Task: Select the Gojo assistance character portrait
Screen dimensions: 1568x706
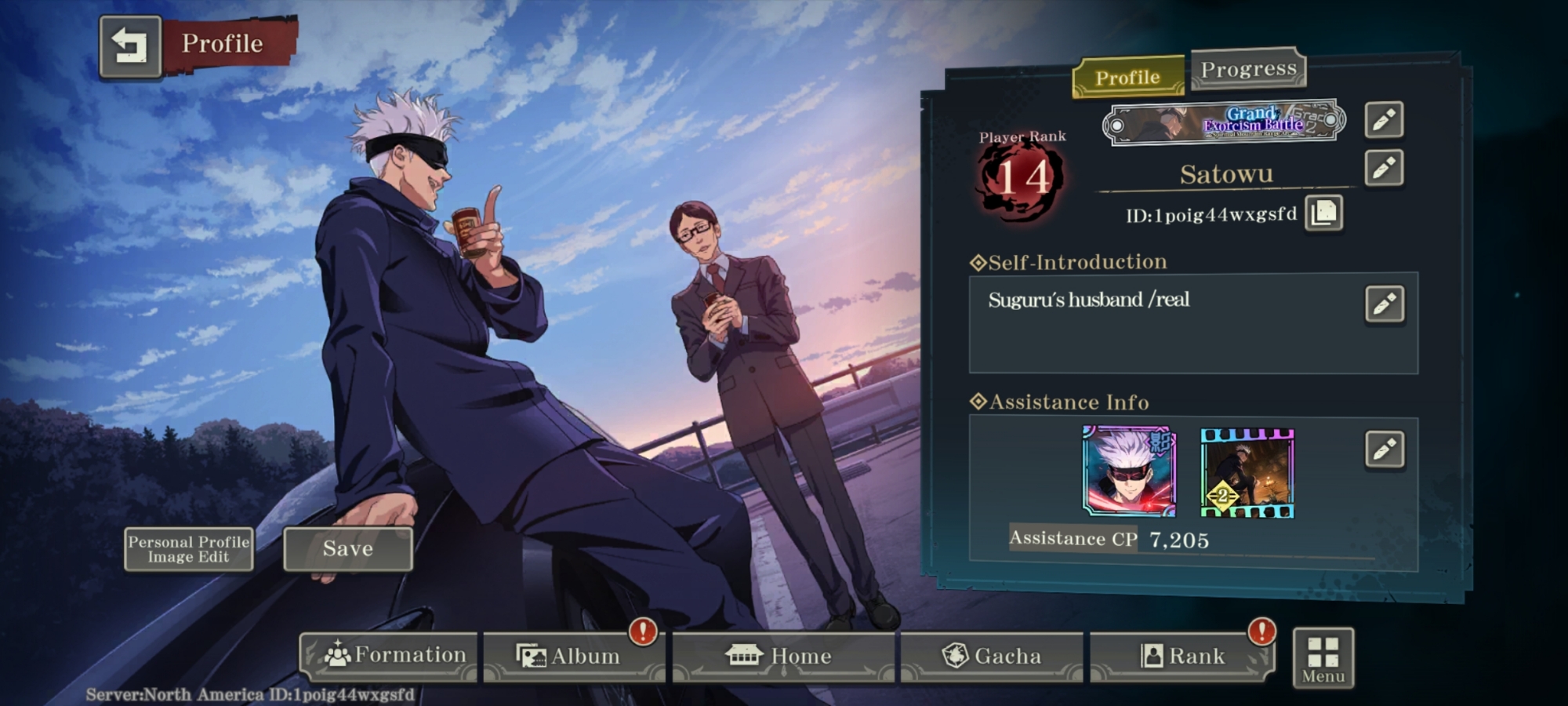Action: point(1129,471)
